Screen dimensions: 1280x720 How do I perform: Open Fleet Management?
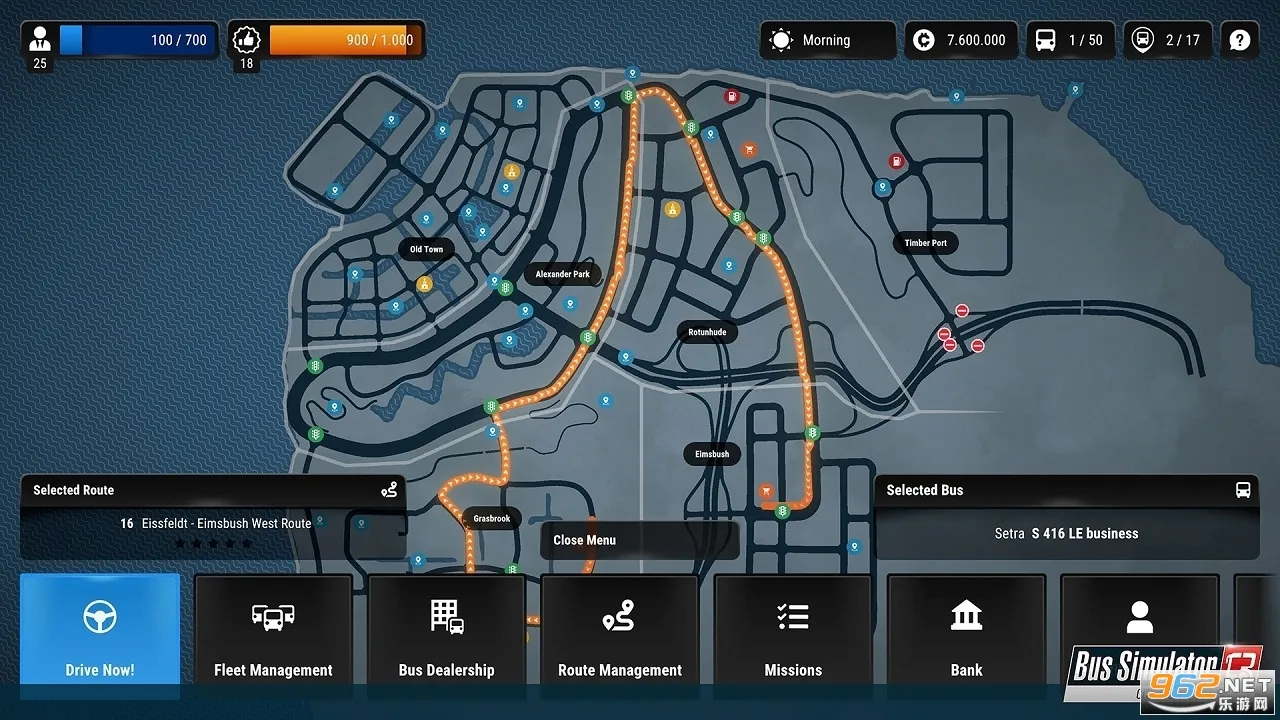tap(273, 633)
